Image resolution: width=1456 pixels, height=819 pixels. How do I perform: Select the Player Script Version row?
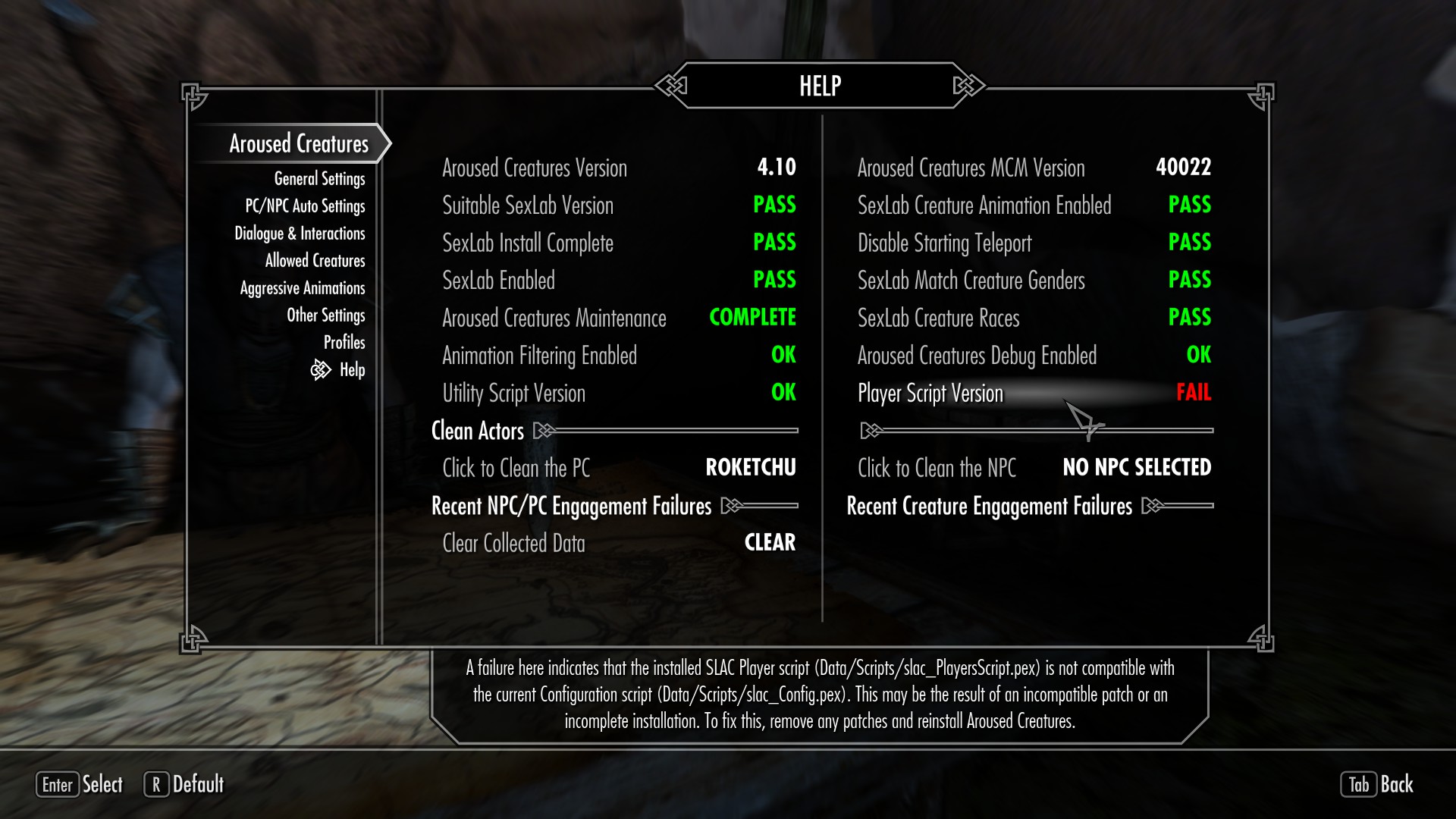pos(1034,393)
